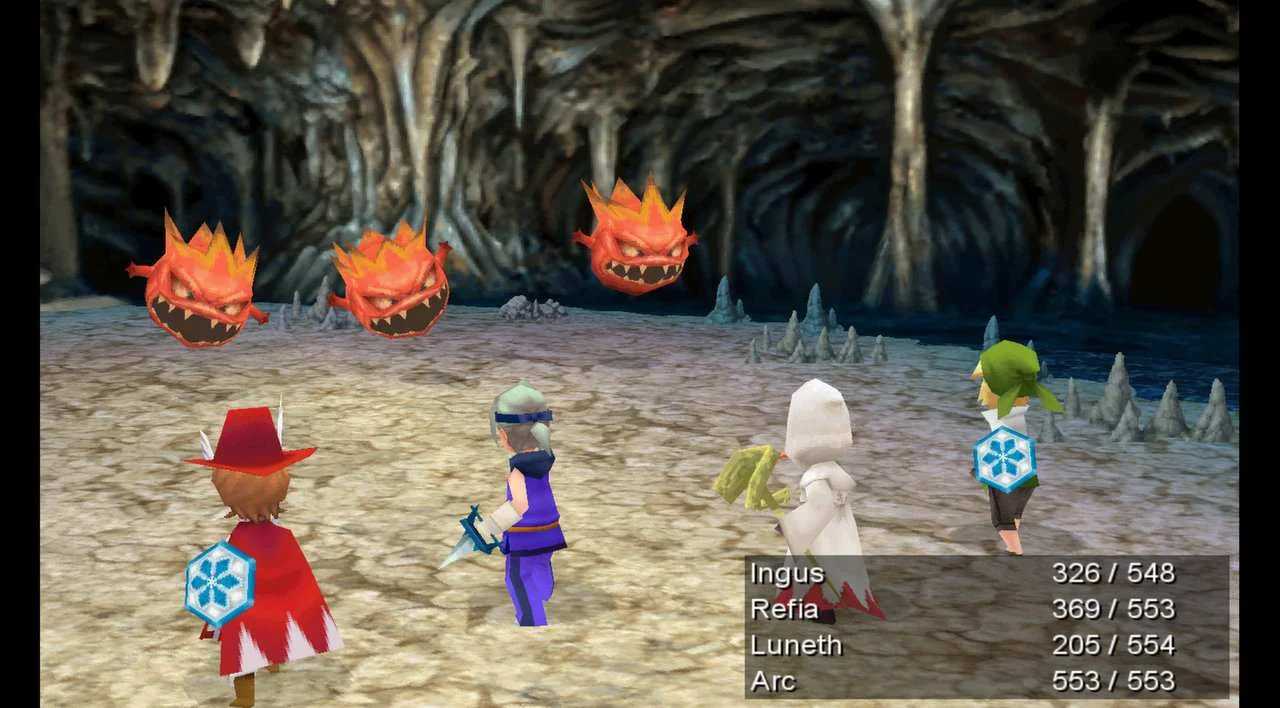Pick Arc from the party list

pos(773,681)
